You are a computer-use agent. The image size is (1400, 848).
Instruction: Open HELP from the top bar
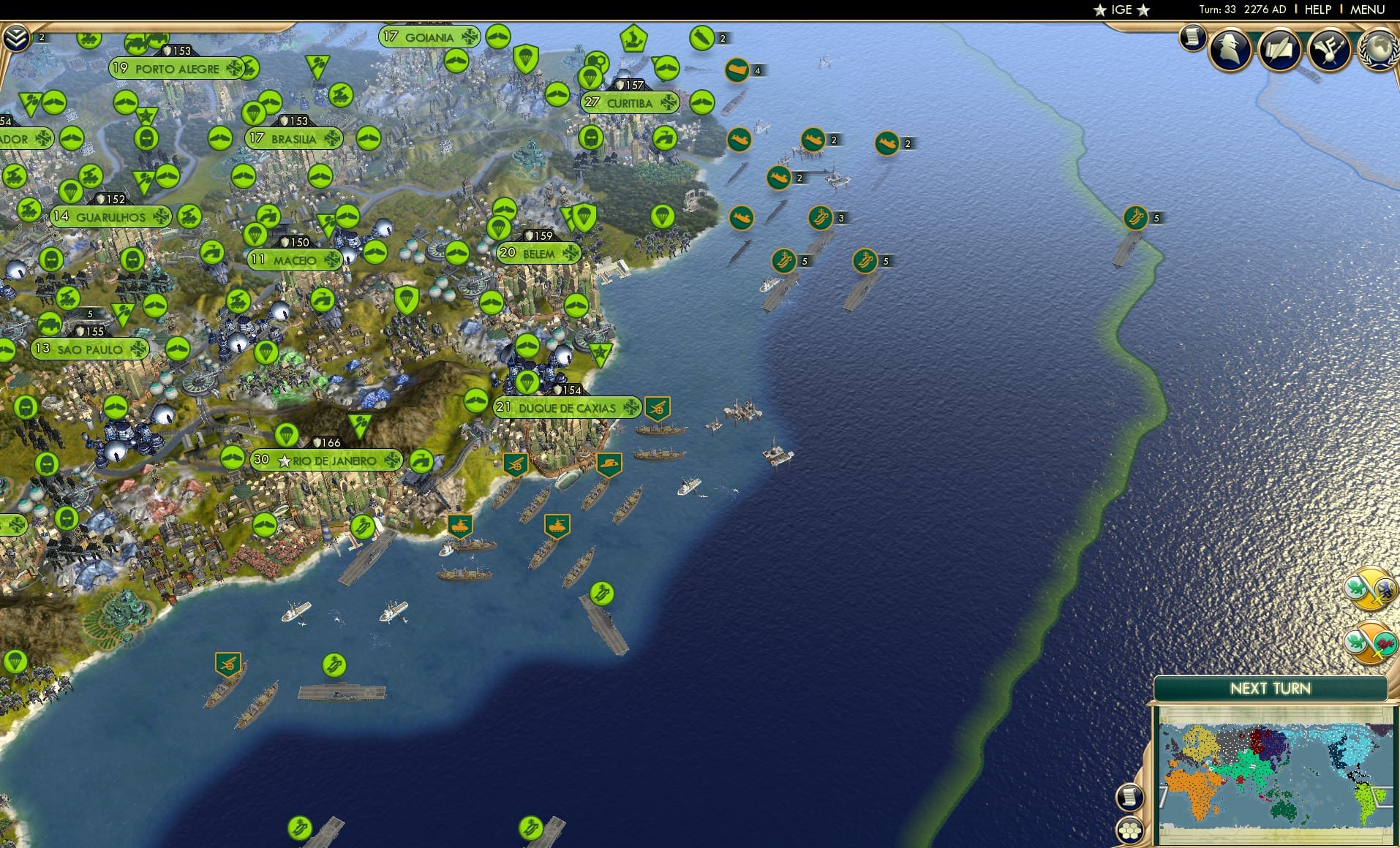coord(1317,10)
